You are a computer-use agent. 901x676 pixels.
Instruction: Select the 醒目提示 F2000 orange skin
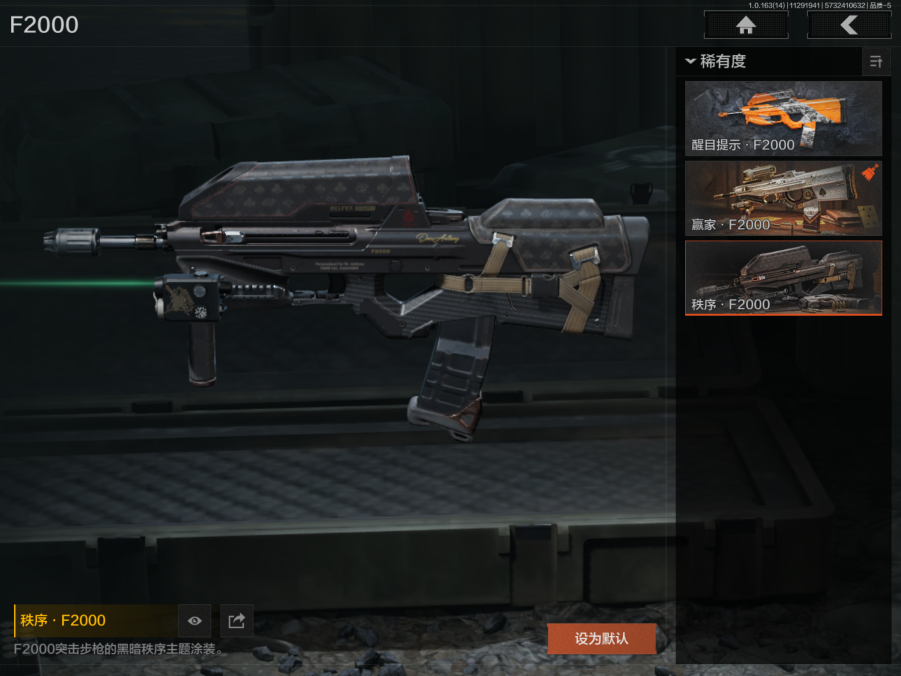tap(783, 118)
